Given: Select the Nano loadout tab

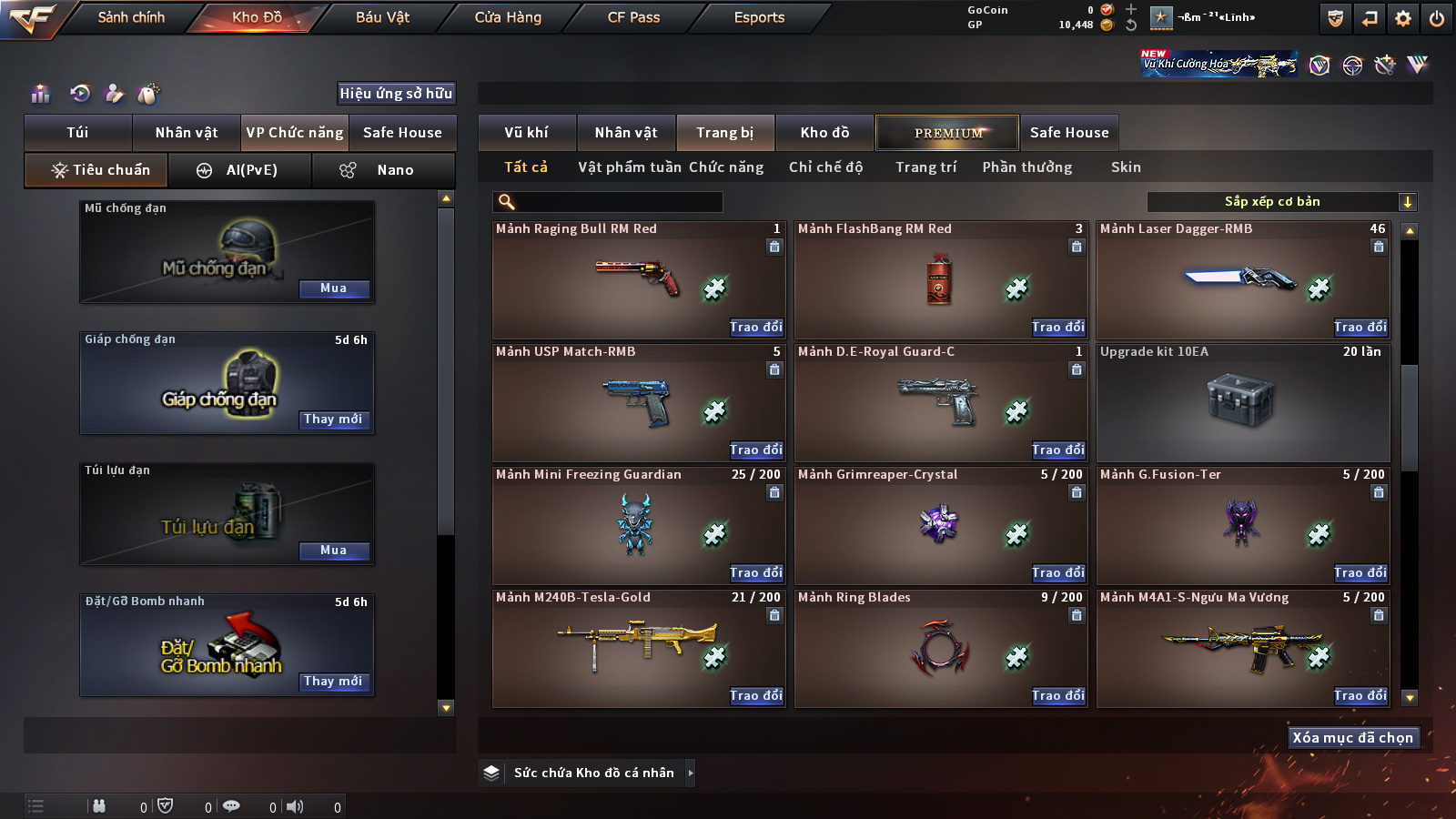Looking at the screenshot, I should point(383,170).
